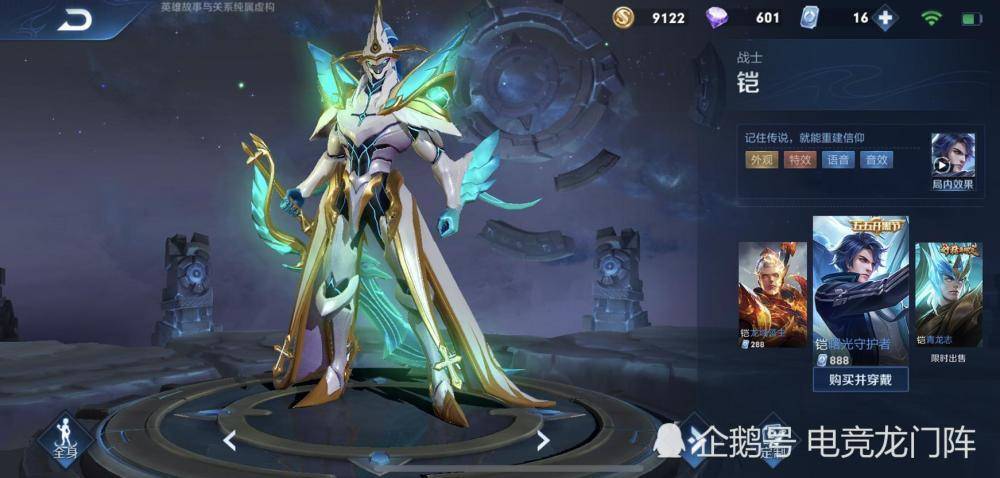Switch to the 语音 voice tag
The width and height of the screenshot is (1000, 478).
point(838,160)
